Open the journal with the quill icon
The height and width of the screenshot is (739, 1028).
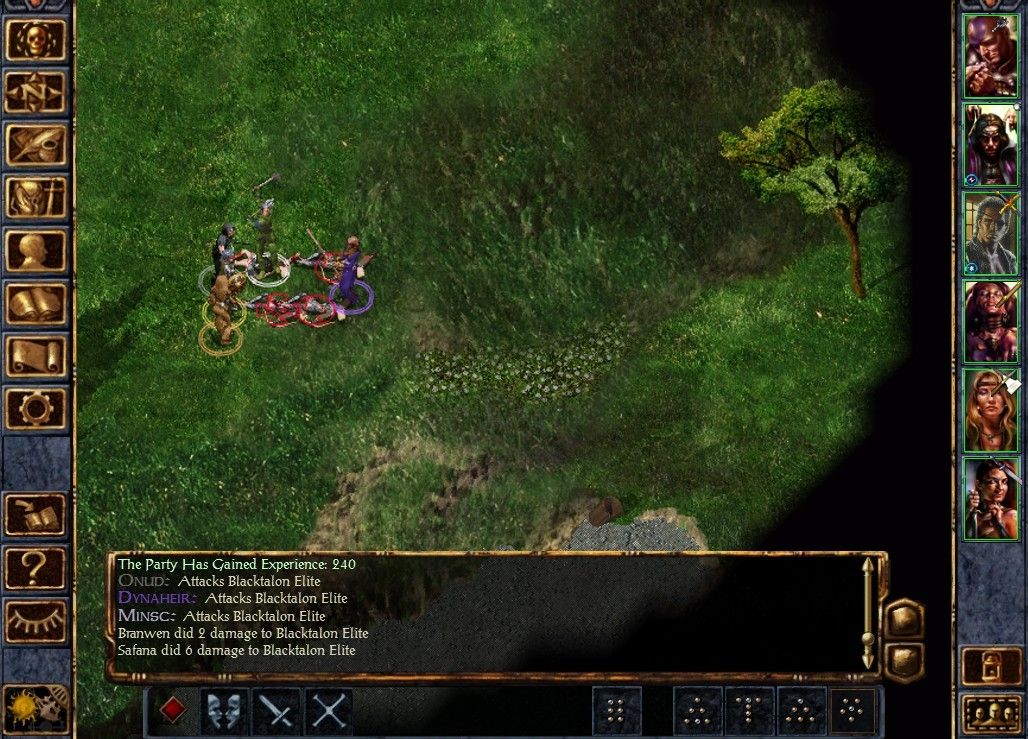point(37,145)
